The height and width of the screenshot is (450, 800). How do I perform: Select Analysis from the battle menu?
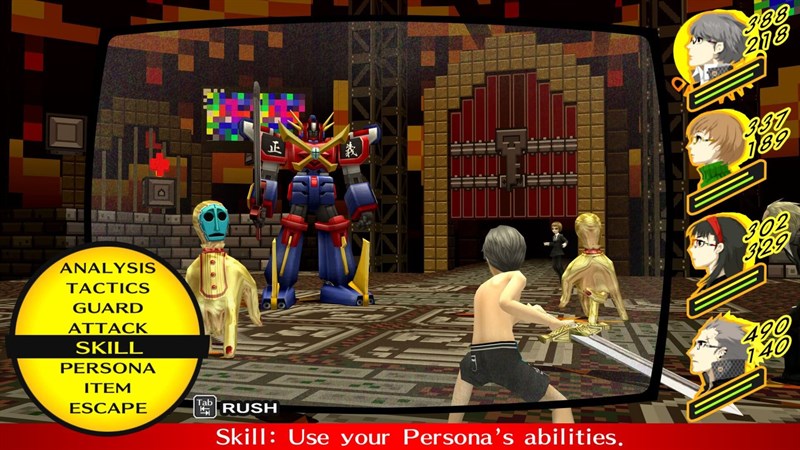[x=107, y=268]
